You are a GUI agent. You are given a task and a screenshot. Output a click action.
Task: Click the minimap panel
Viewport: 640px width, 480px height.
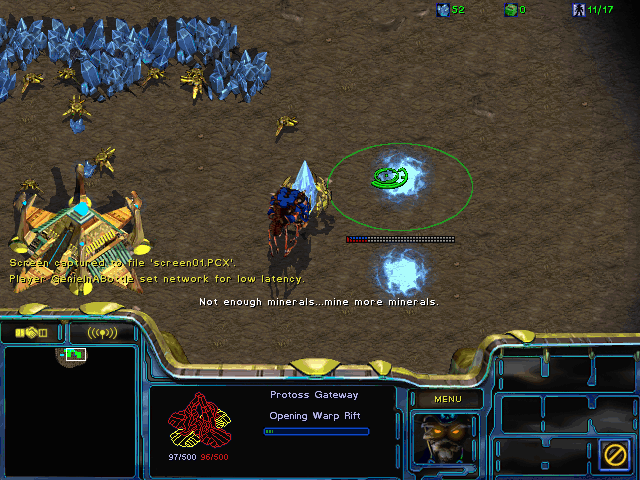pyautogui.click(x=70, y=411)
